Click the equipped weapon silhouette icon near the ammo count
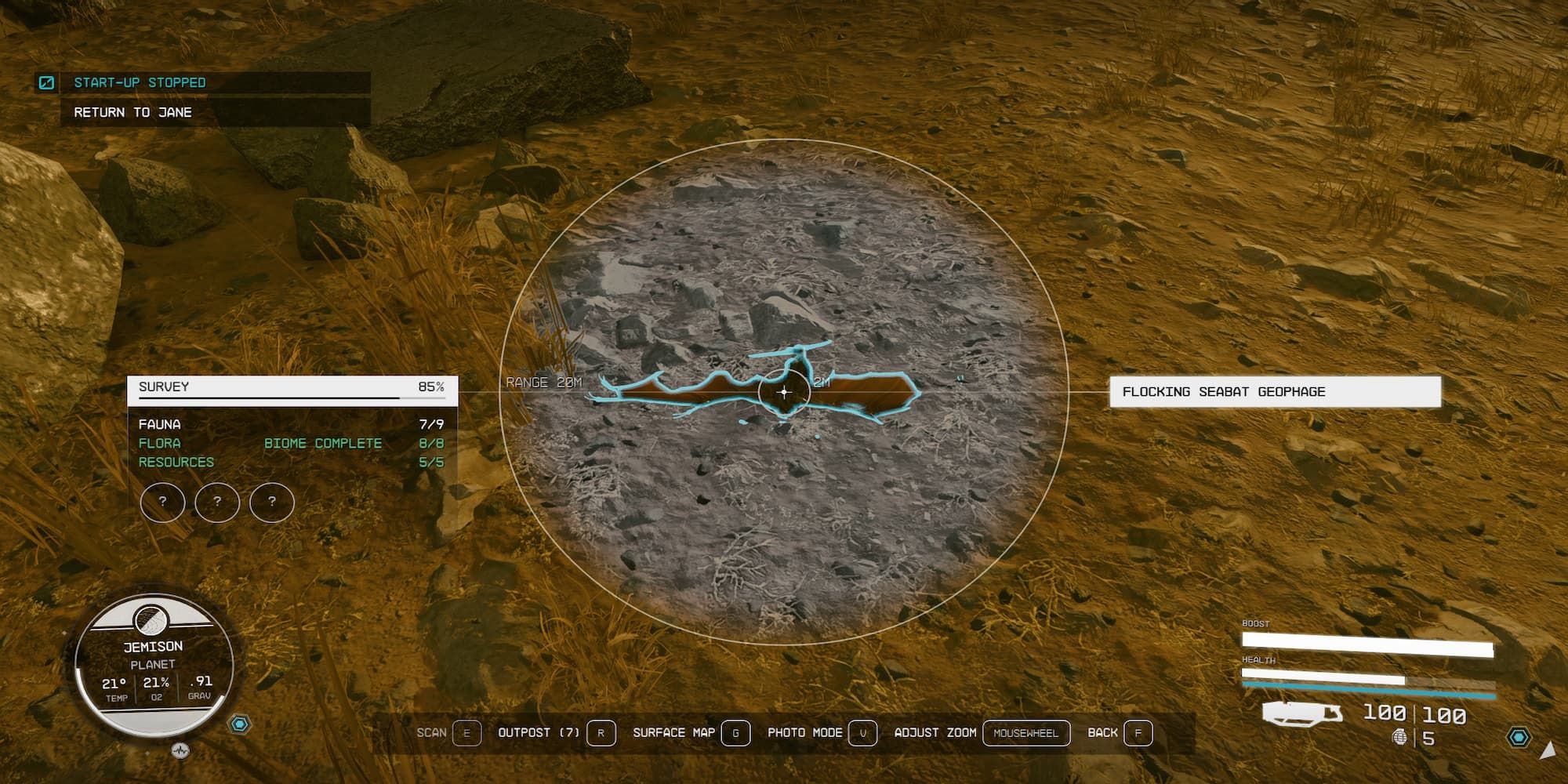Viewport: 1568px width, 784px height. click(1301, 714)
